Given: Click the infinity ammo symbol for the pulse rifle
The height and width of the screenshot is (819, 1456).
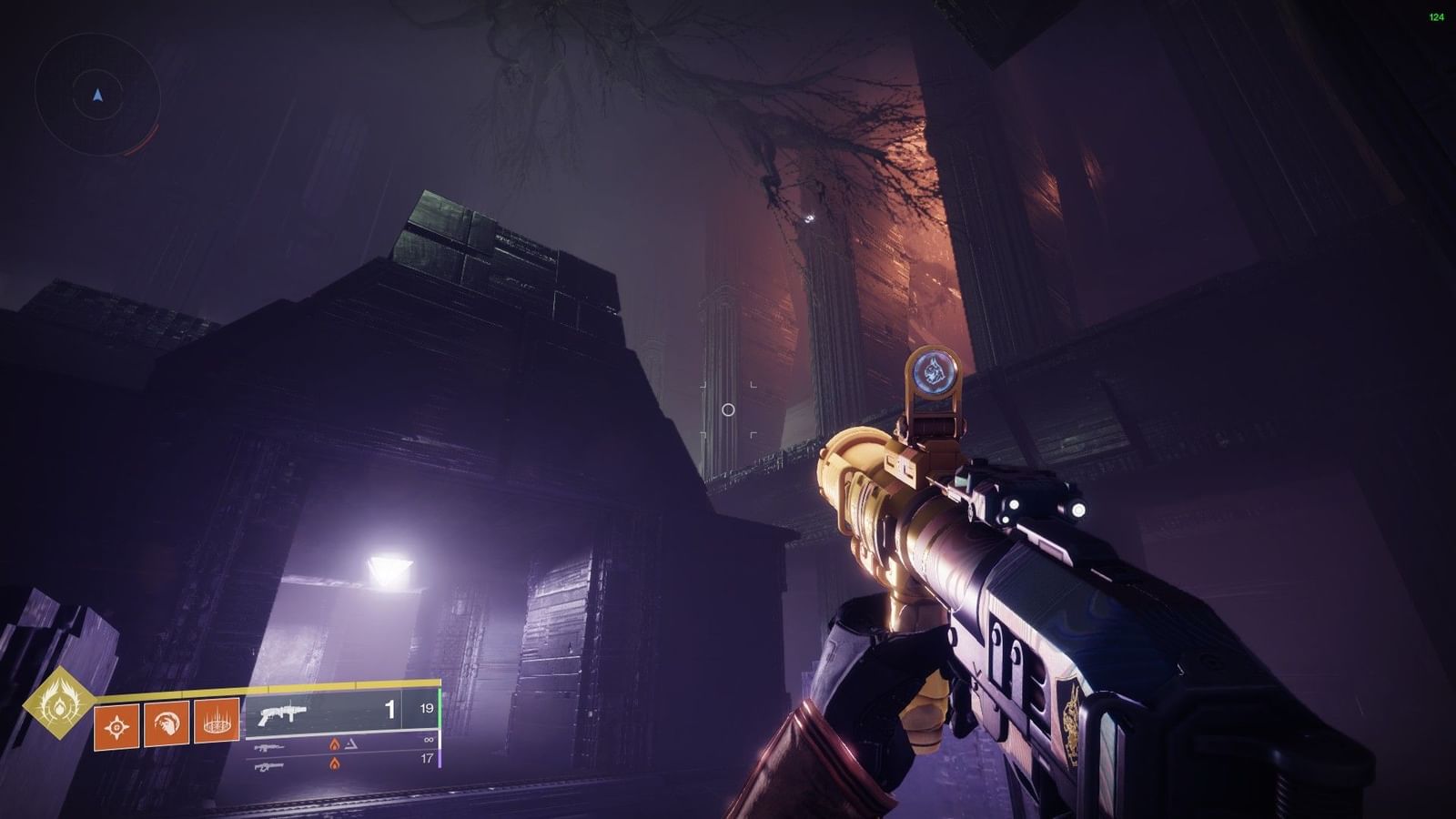Looking at the screenshot, I should 430,740.
